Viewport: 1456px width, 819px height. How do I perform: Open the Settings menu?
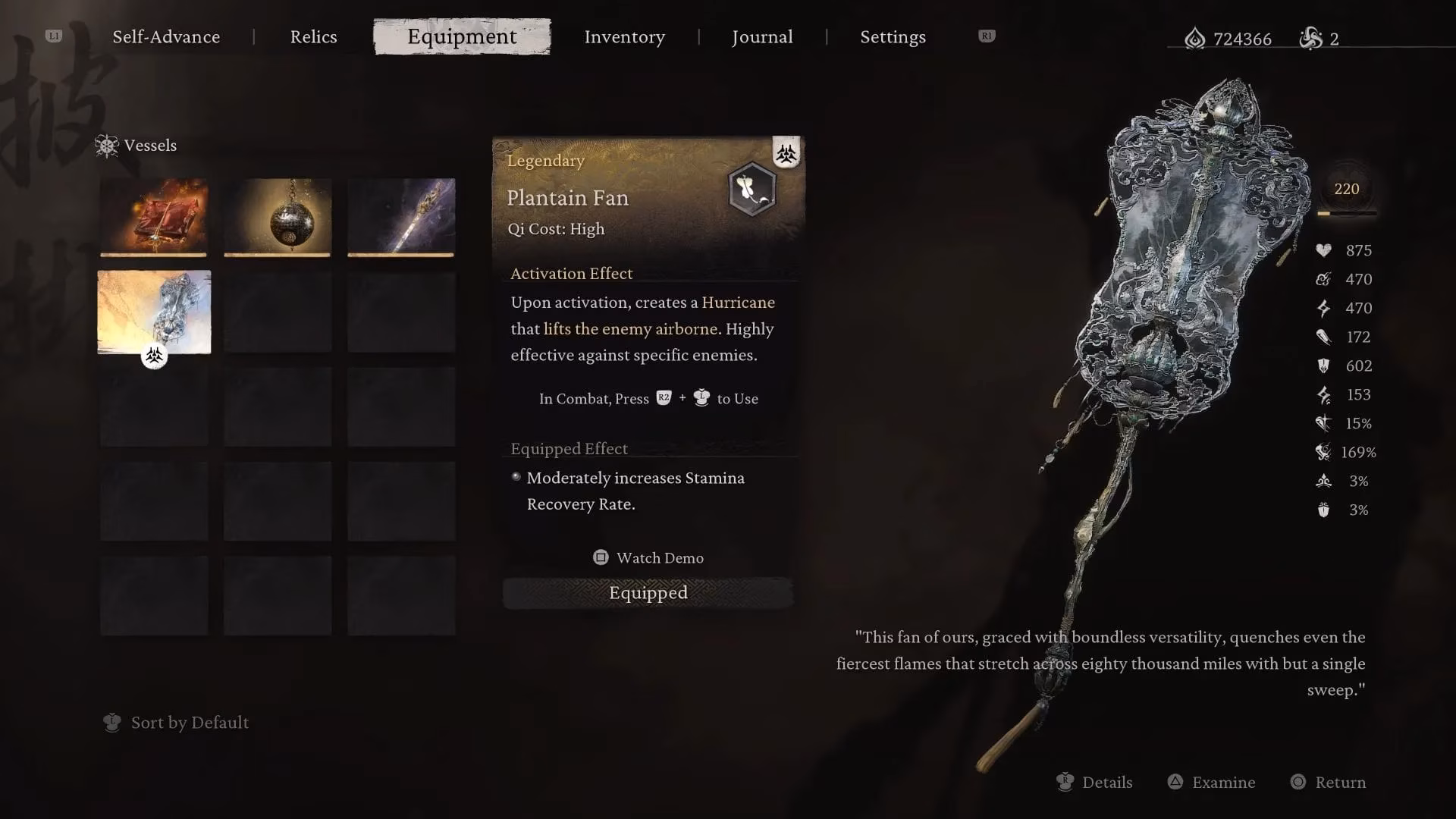click(893, 36)
